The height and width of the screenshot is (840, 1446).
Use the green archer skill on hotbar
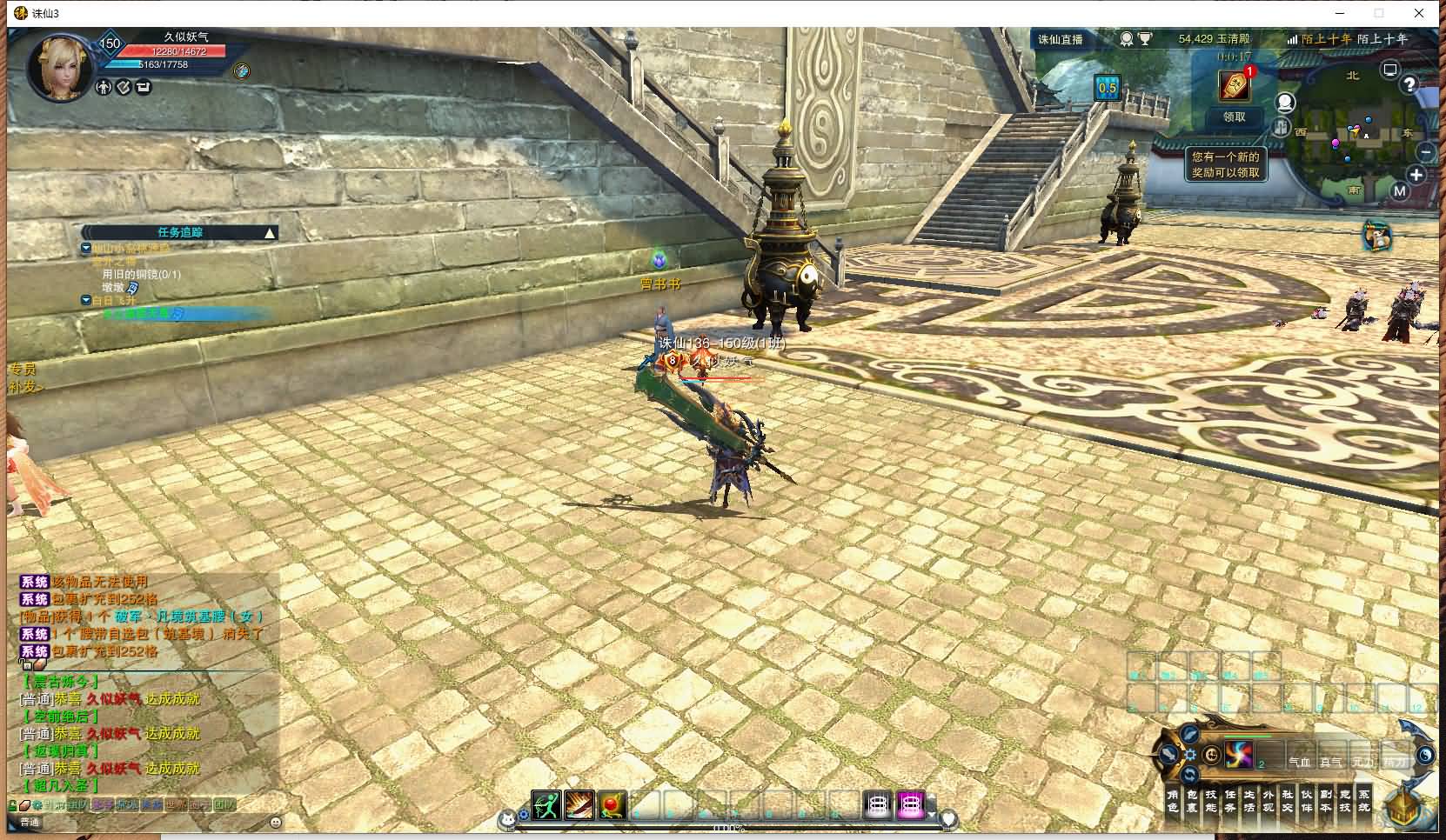pyautogui.click(x=546, y=806)
